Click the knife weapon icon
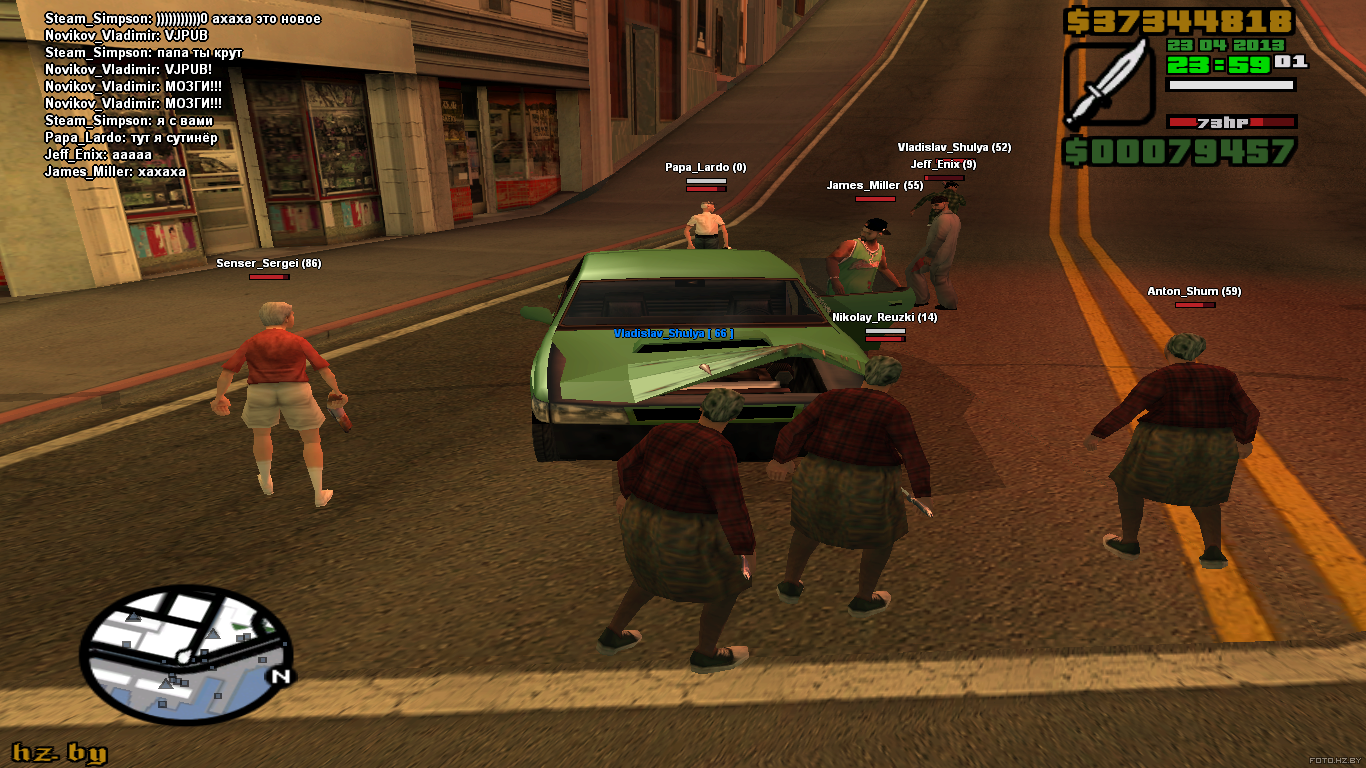Screen dimensions: 1366x768 [1109, 84]
